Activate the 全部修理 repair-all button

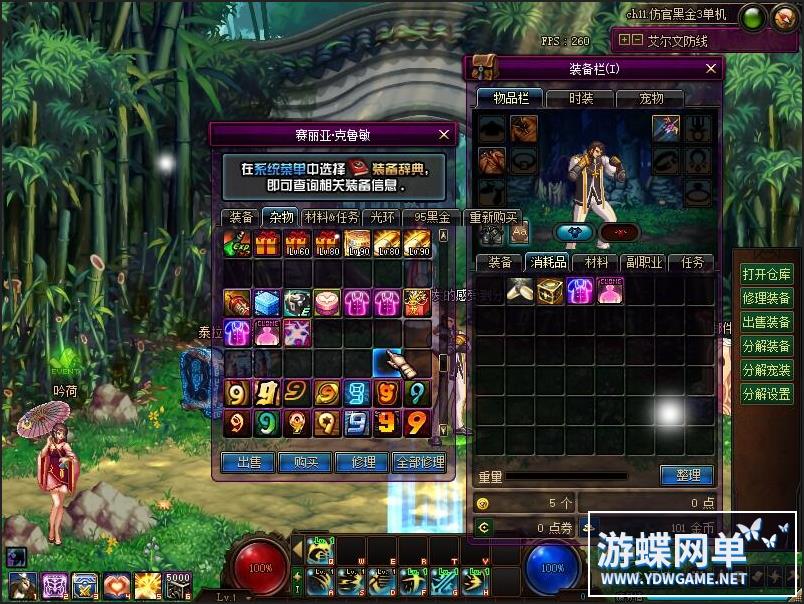(419, 462)
